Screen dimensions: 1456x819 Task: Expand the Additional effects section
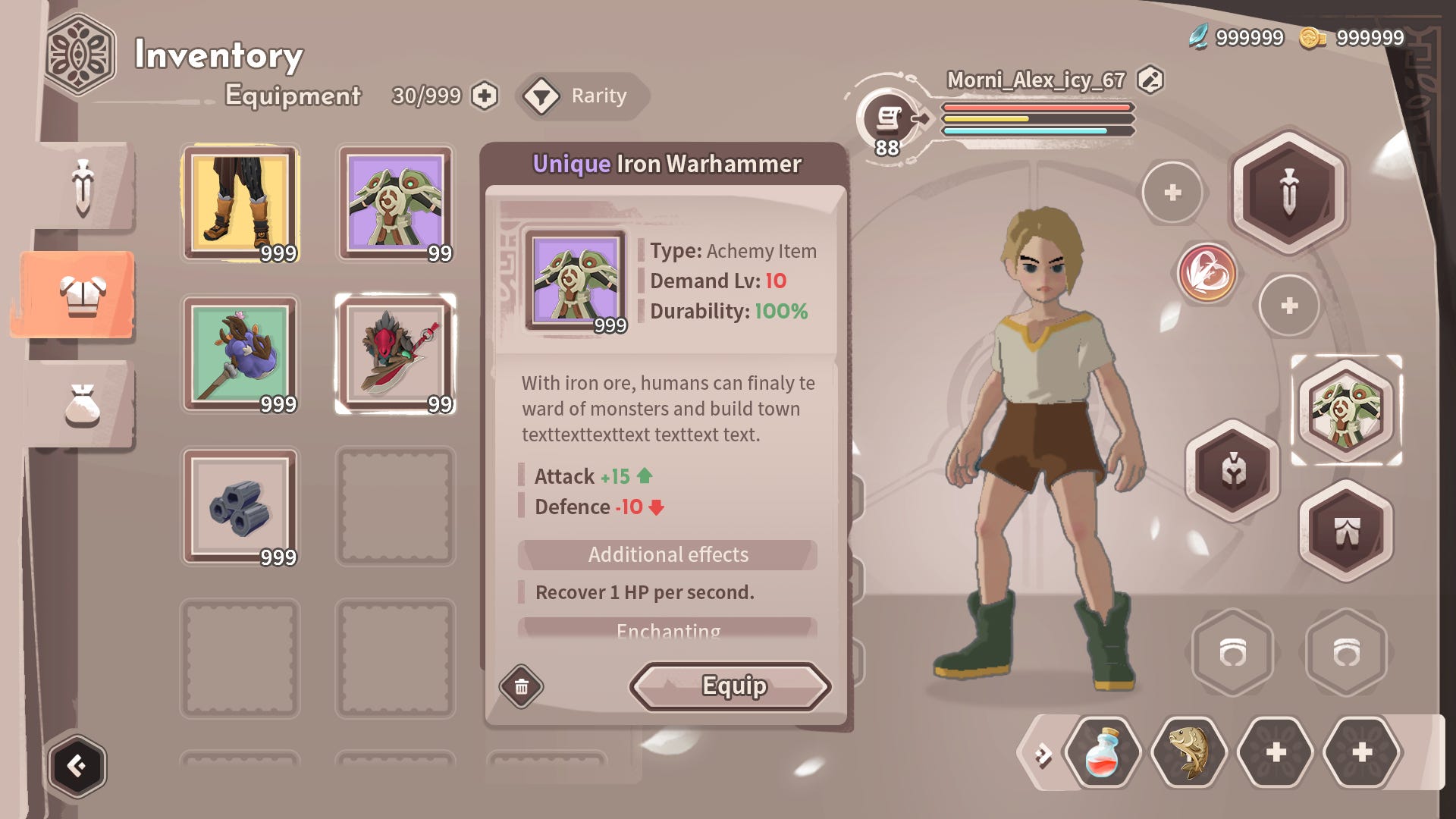[x=667, y=555]
